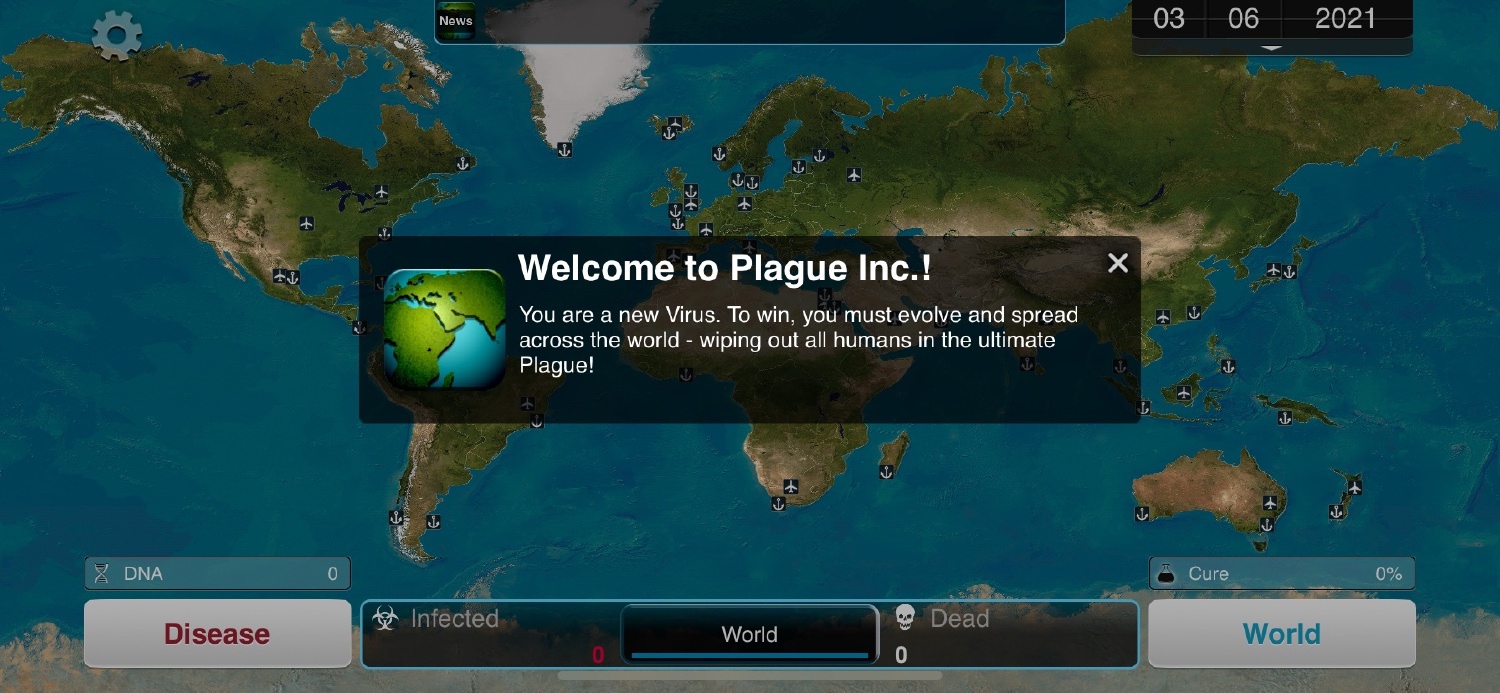Expand the date panel arrow
Screen dimensions: 1500x693
coord(1271,47)
